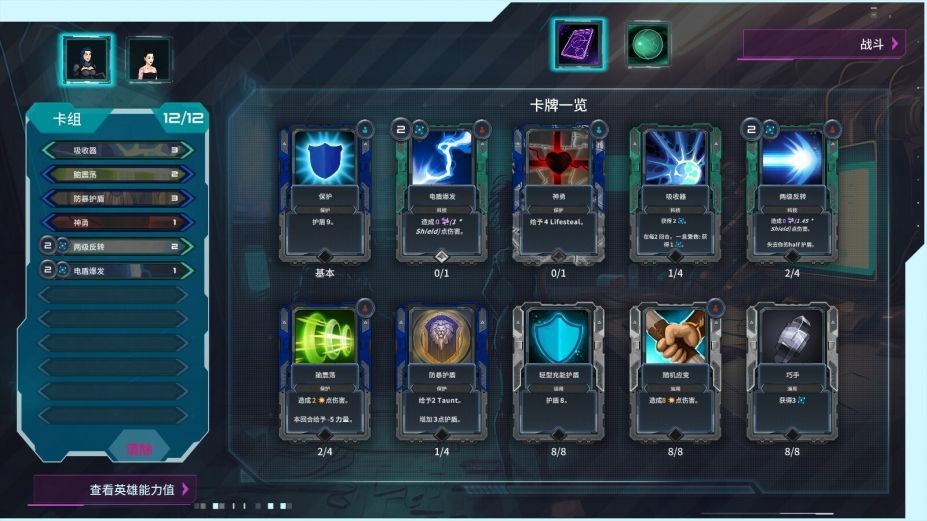This screenshot has height=521, width=927.
Task: Clear the deck with the 清除 button
Action: click(141, 450)
